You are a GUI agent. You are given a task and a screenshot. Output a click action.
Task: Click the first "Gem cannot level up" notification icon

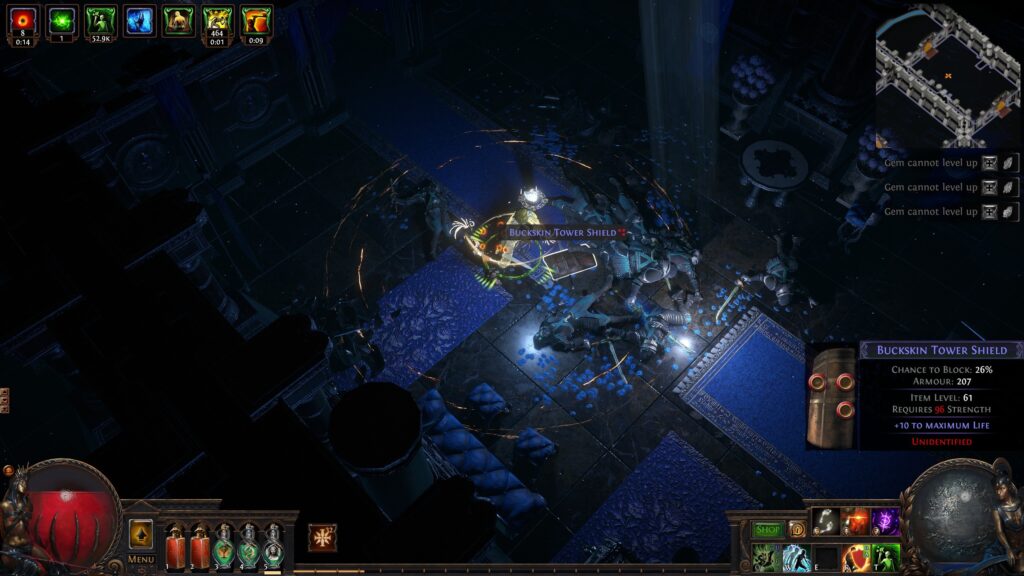coord(989,163)
